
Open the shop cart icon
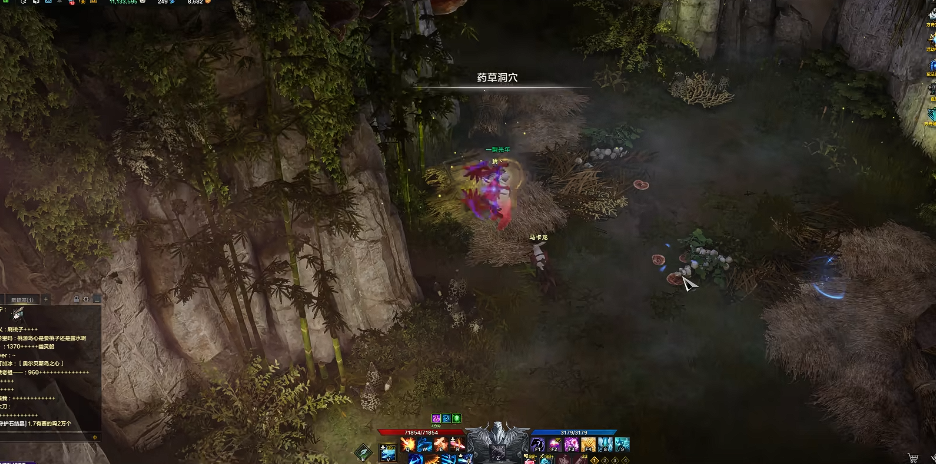(x=912, y=458)
